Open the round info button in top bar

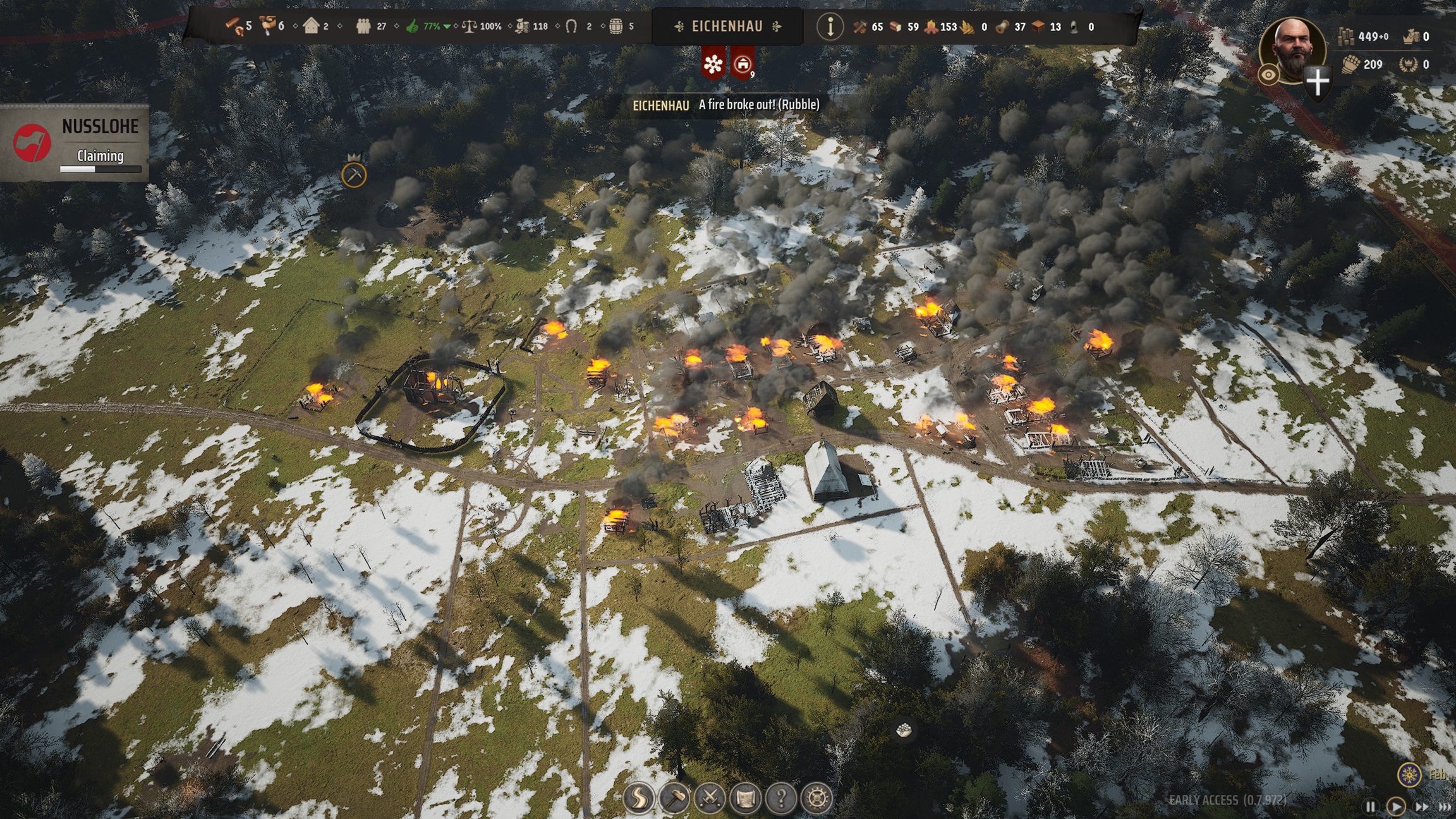tap(830, 27)
